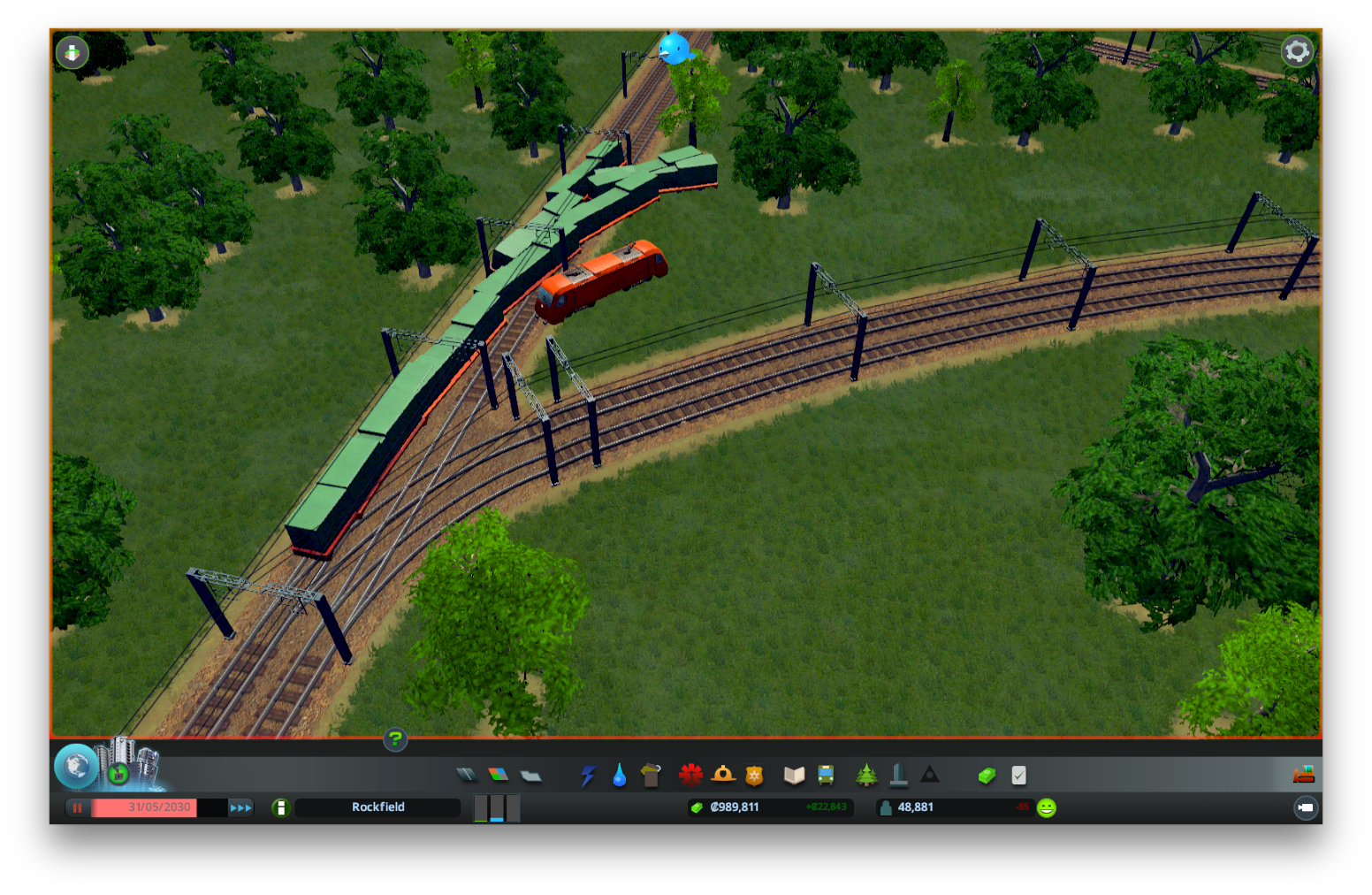Open the education book menu

[794, 776]
